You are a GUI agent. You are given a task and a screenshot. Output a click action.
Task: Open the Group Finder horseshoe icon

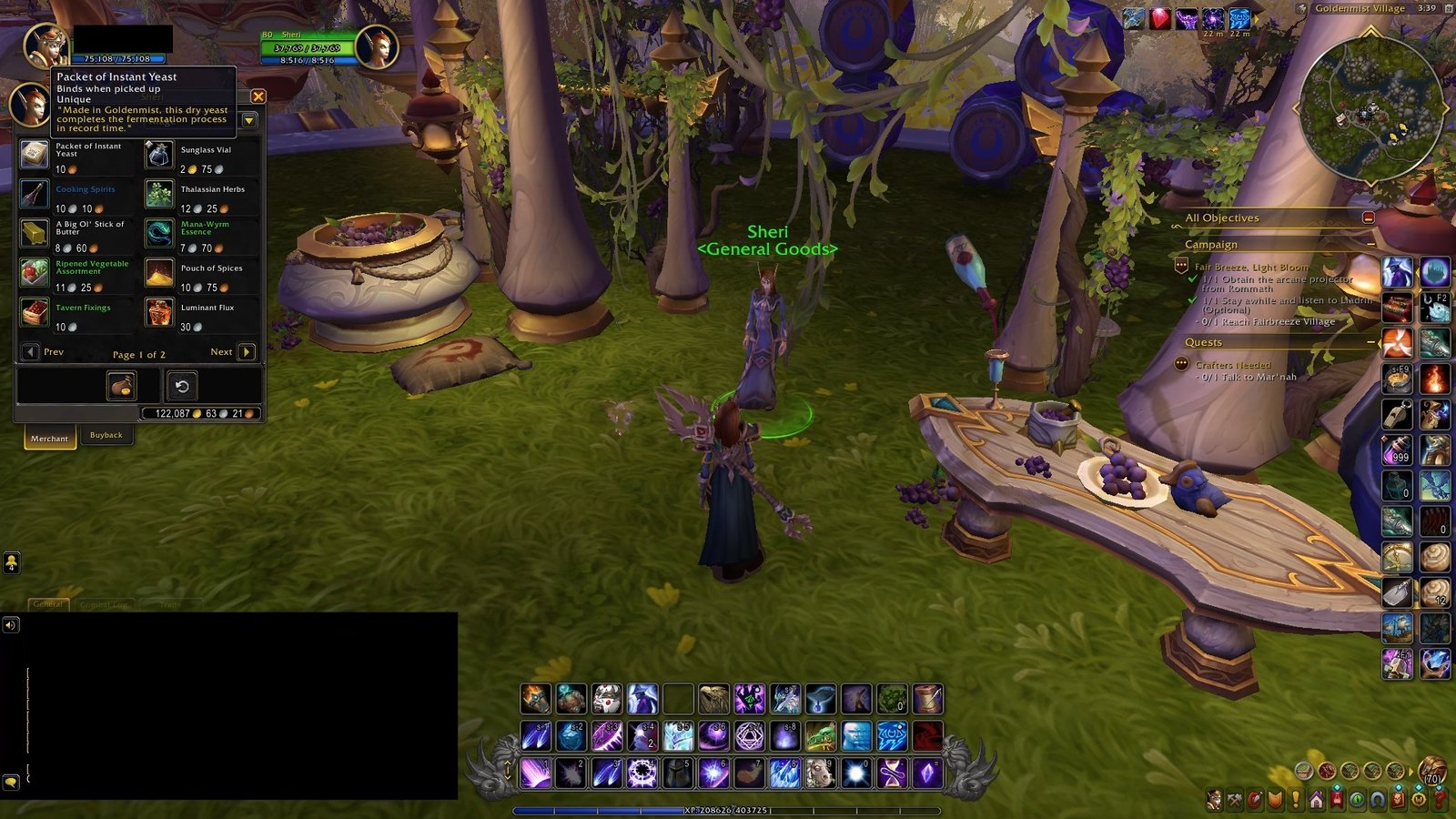tap(1378, 800)
